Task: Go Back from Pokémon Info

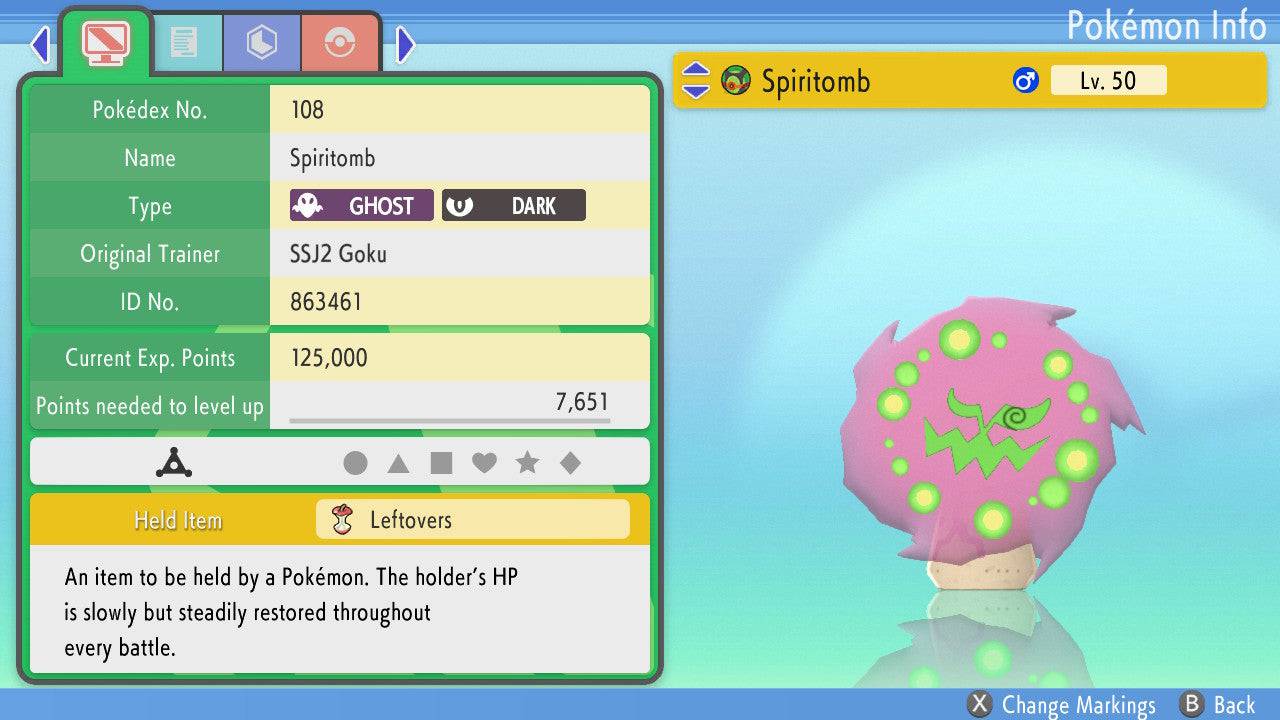Action: (x=1217, y=705)
